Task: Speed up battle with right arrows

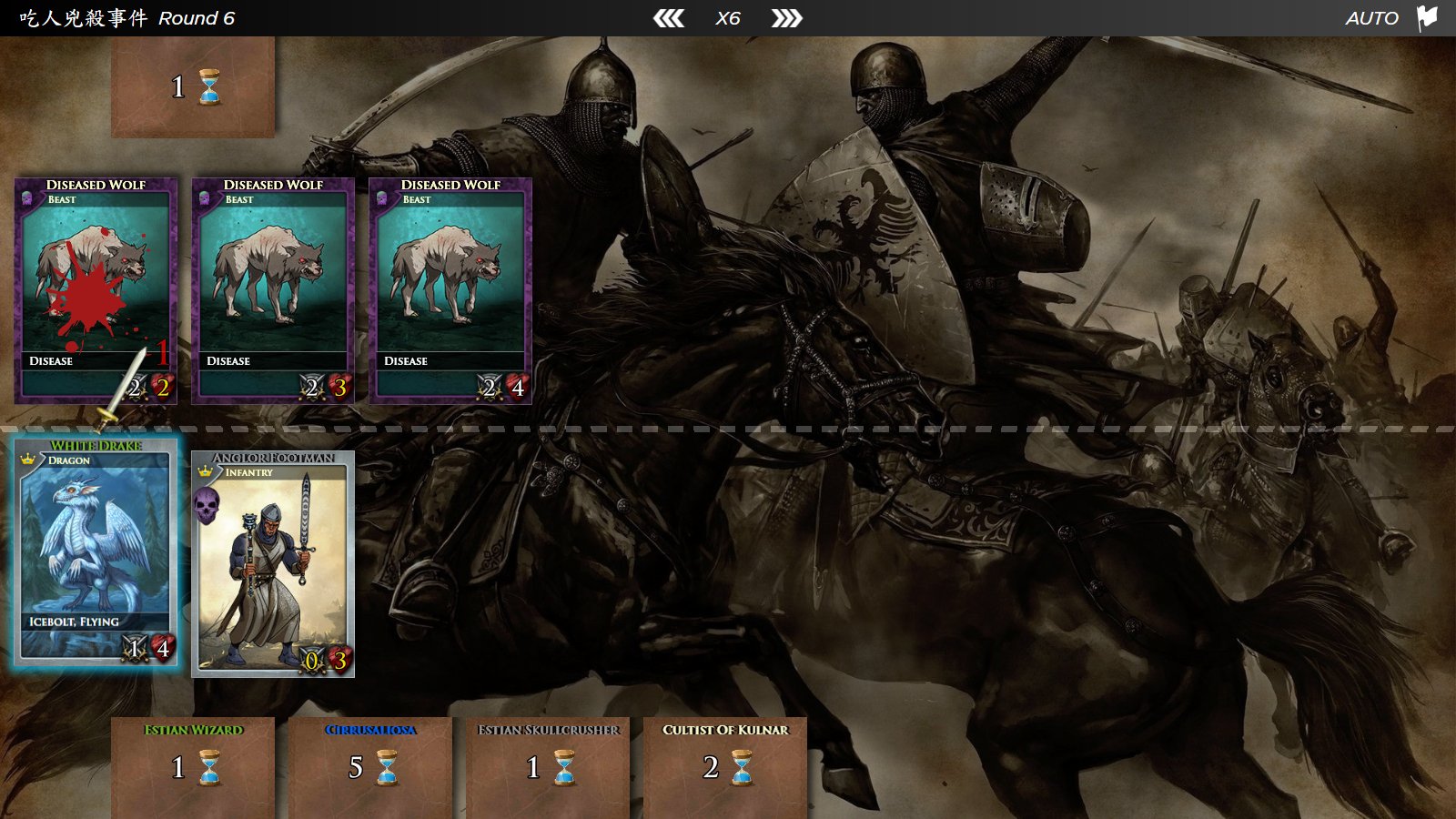Action: (786, 18)
